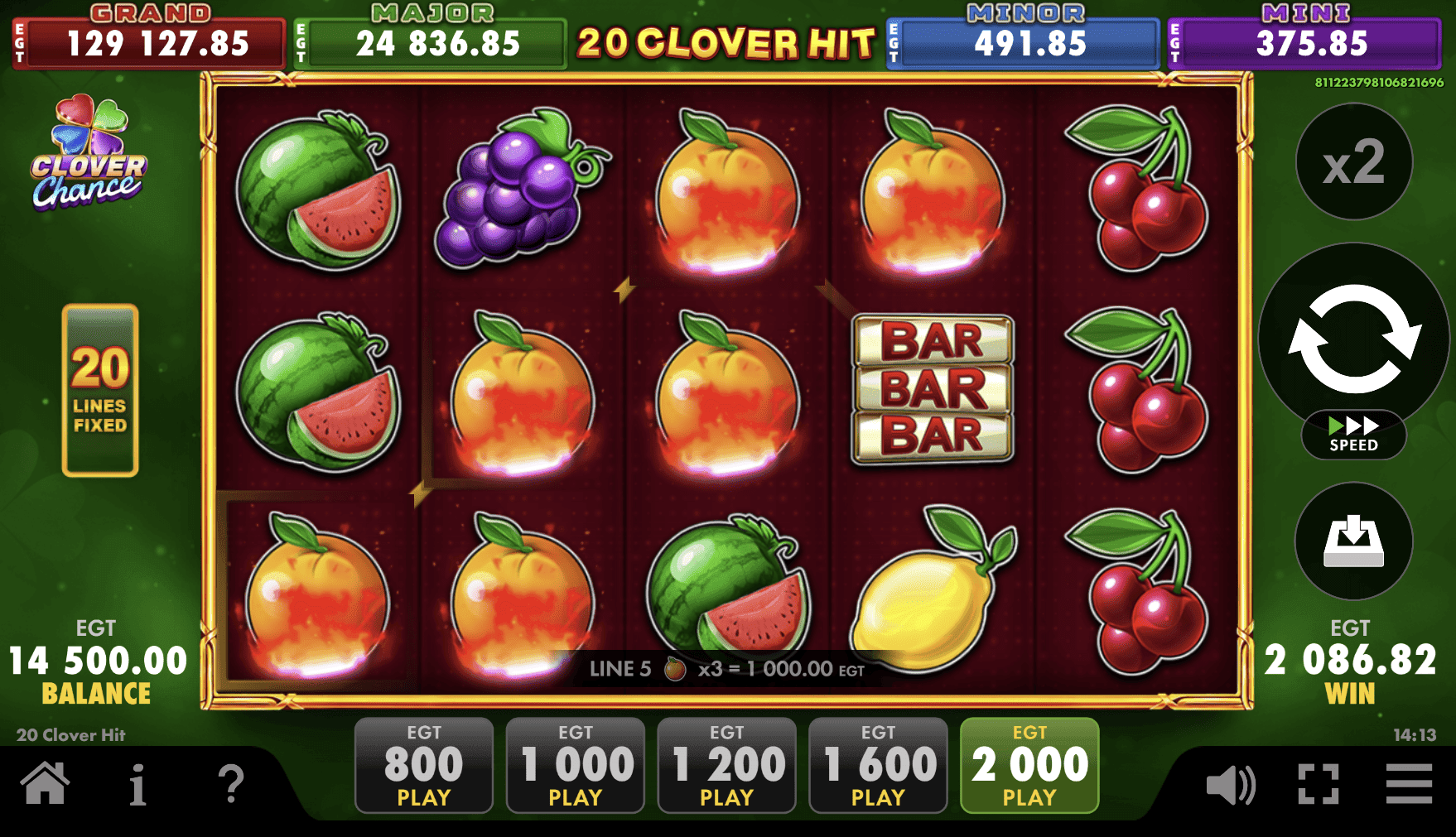The height and width of the screenshot is (837, 1456).
Task: Mute the game sound
Action: (1231, 783)
